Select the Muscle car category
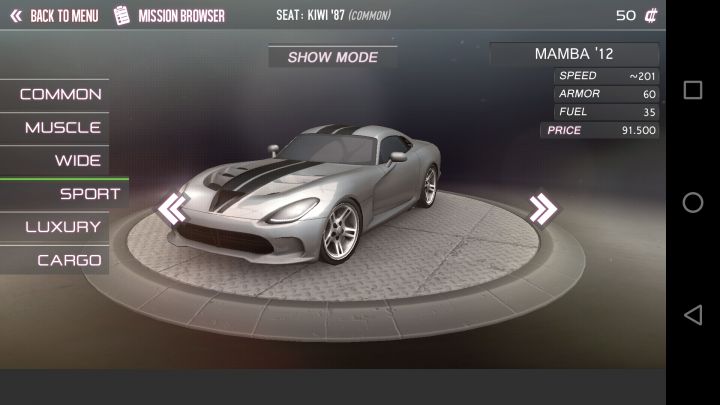The image size is (720, 405). click(60, 127)
